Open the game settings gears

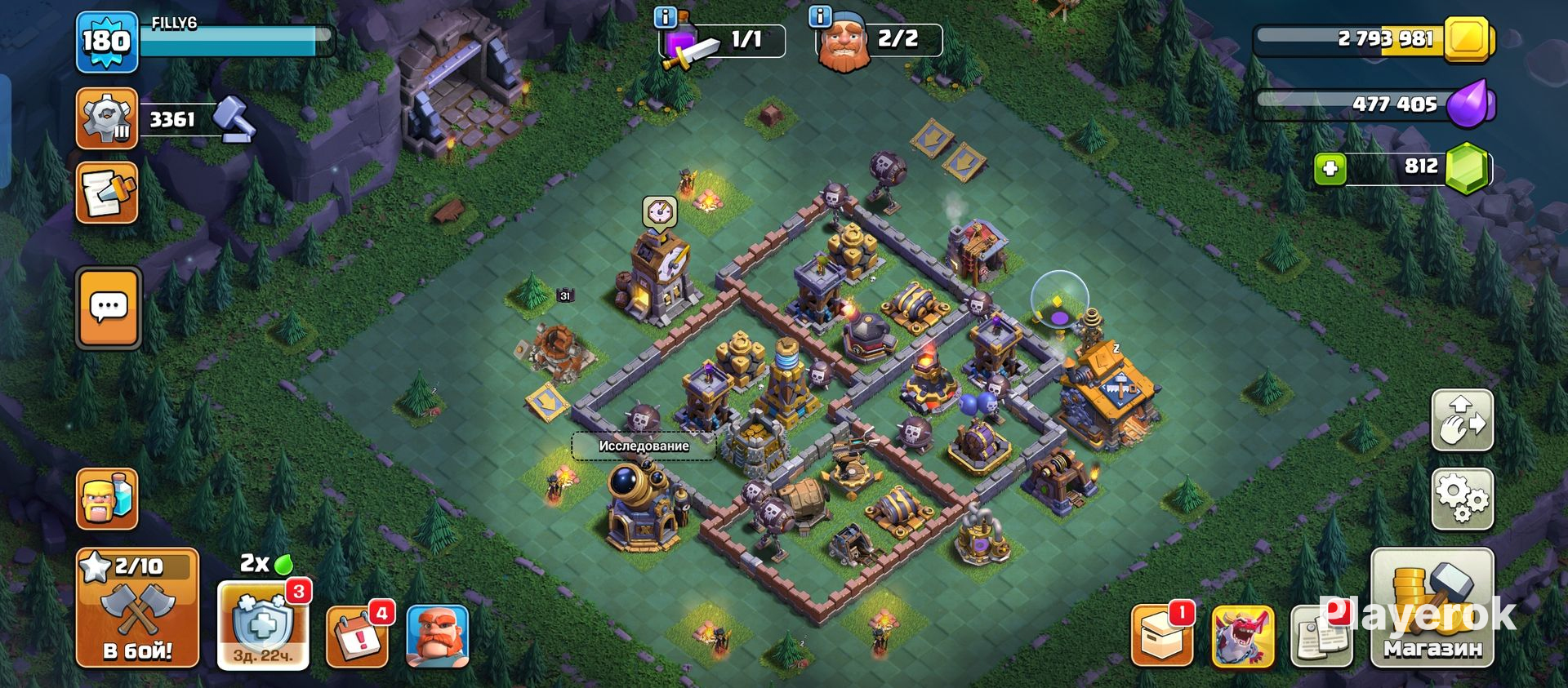(x=1462, y=499)
